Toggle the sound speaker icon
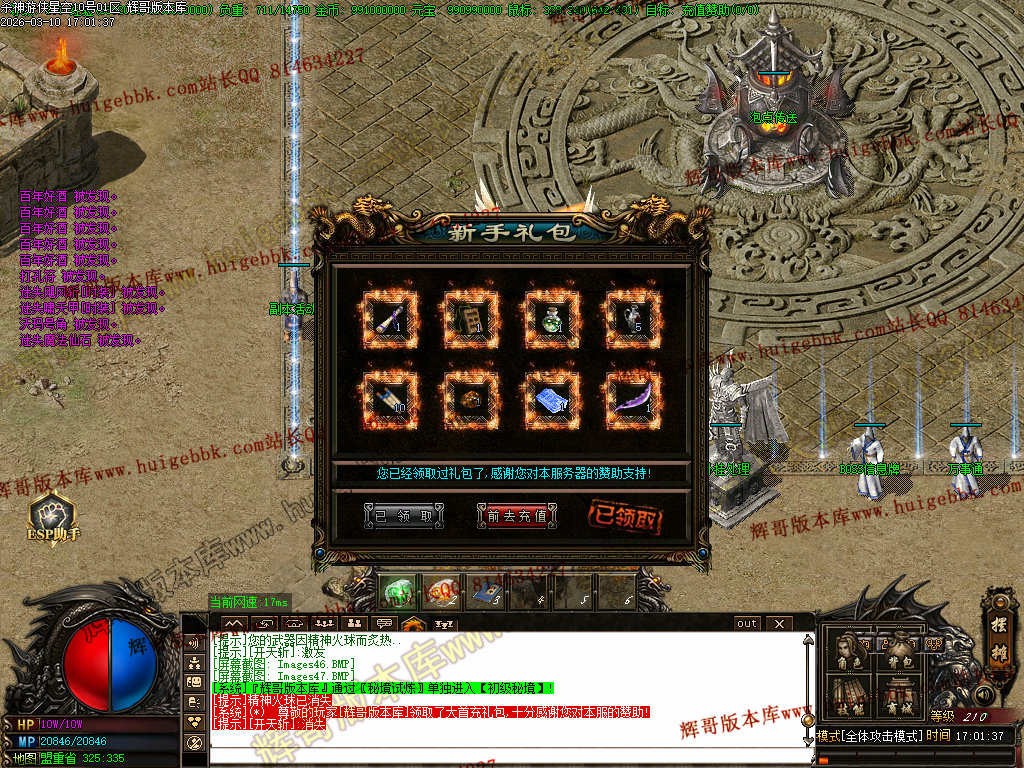The height and width of the screenshot is (768, 1024). coord(984,694)
